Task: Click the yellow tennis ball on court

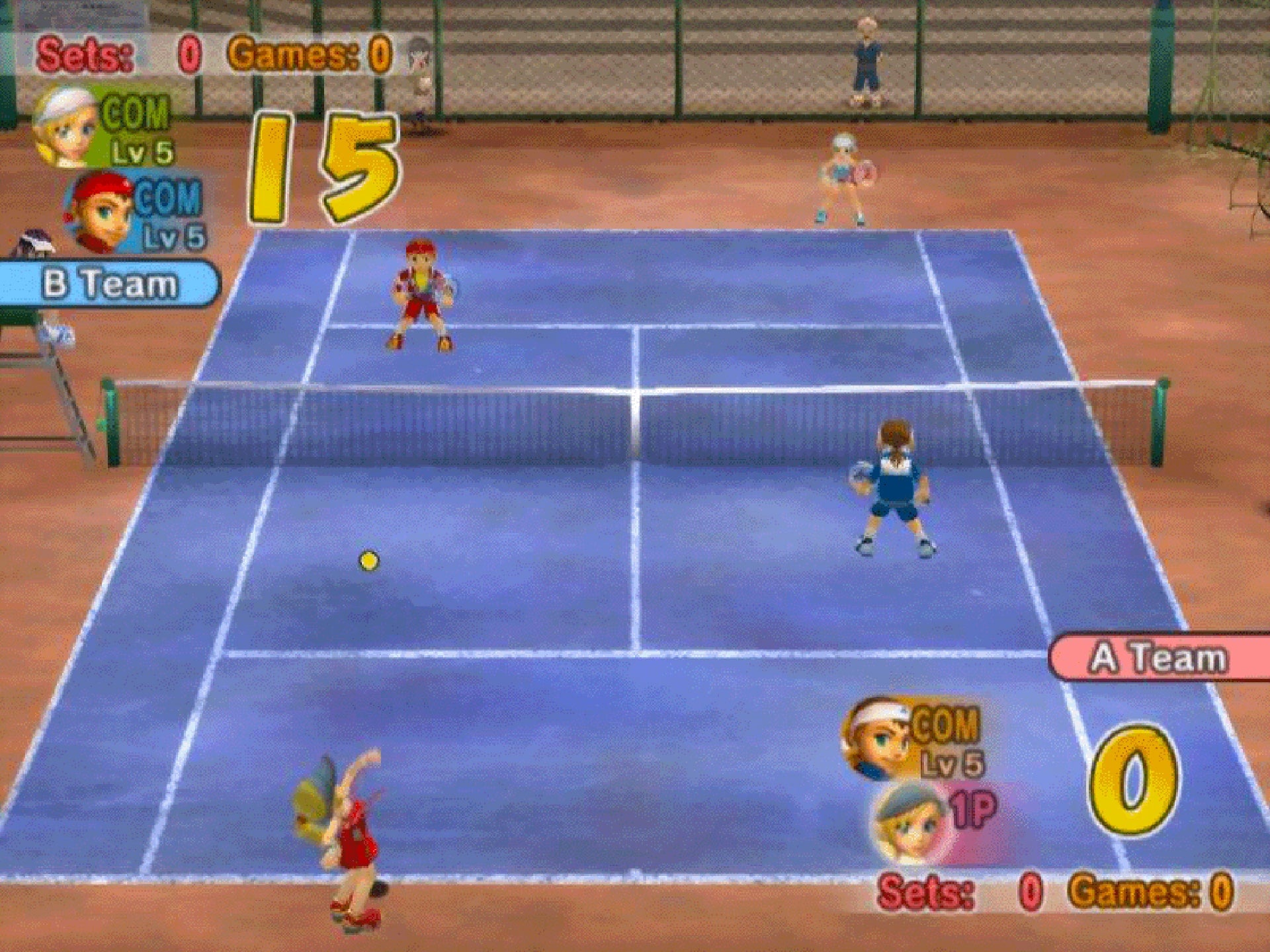Action: (368, 559)
